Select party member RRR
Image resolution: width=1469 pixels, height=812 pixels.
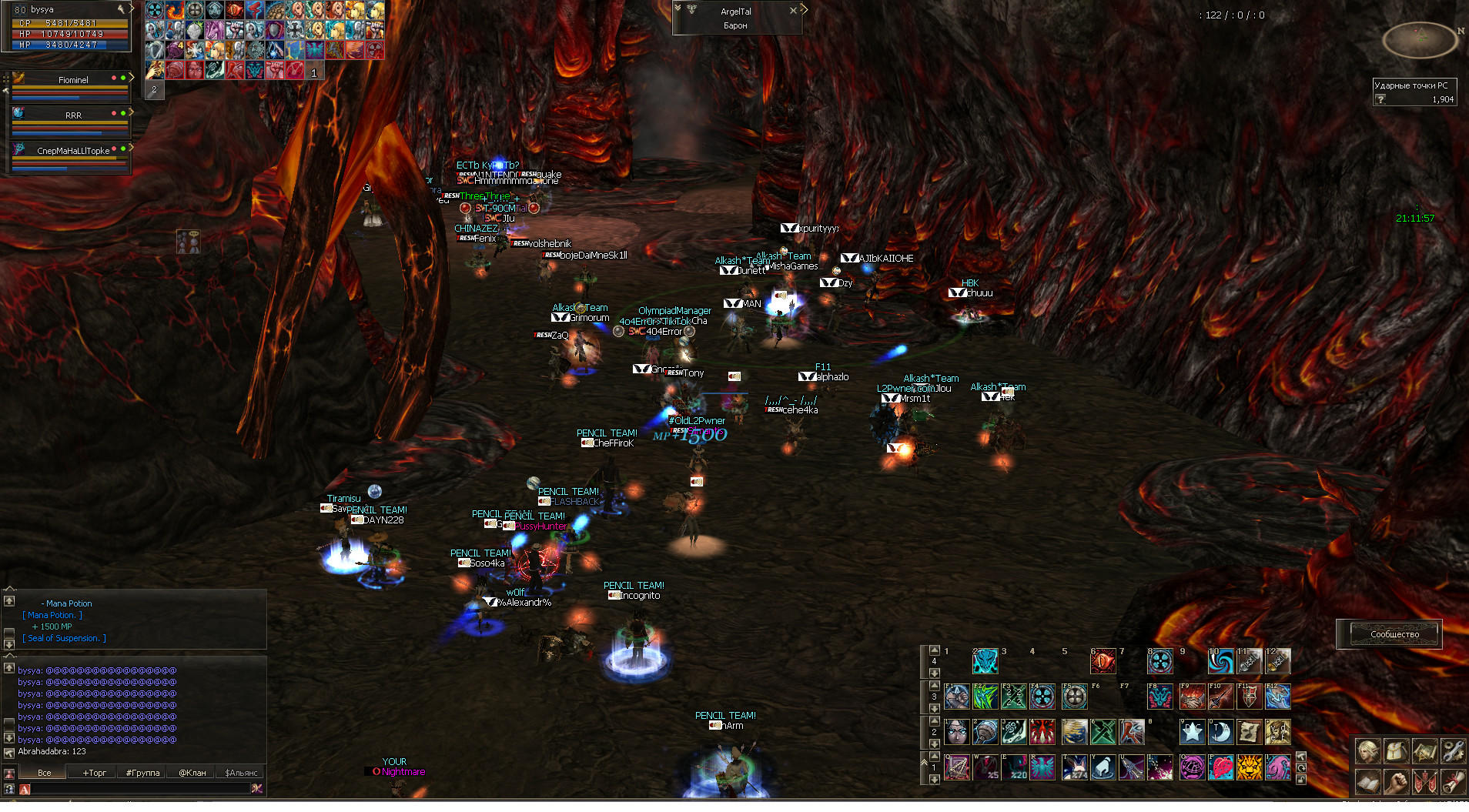[x=73, y=115]
